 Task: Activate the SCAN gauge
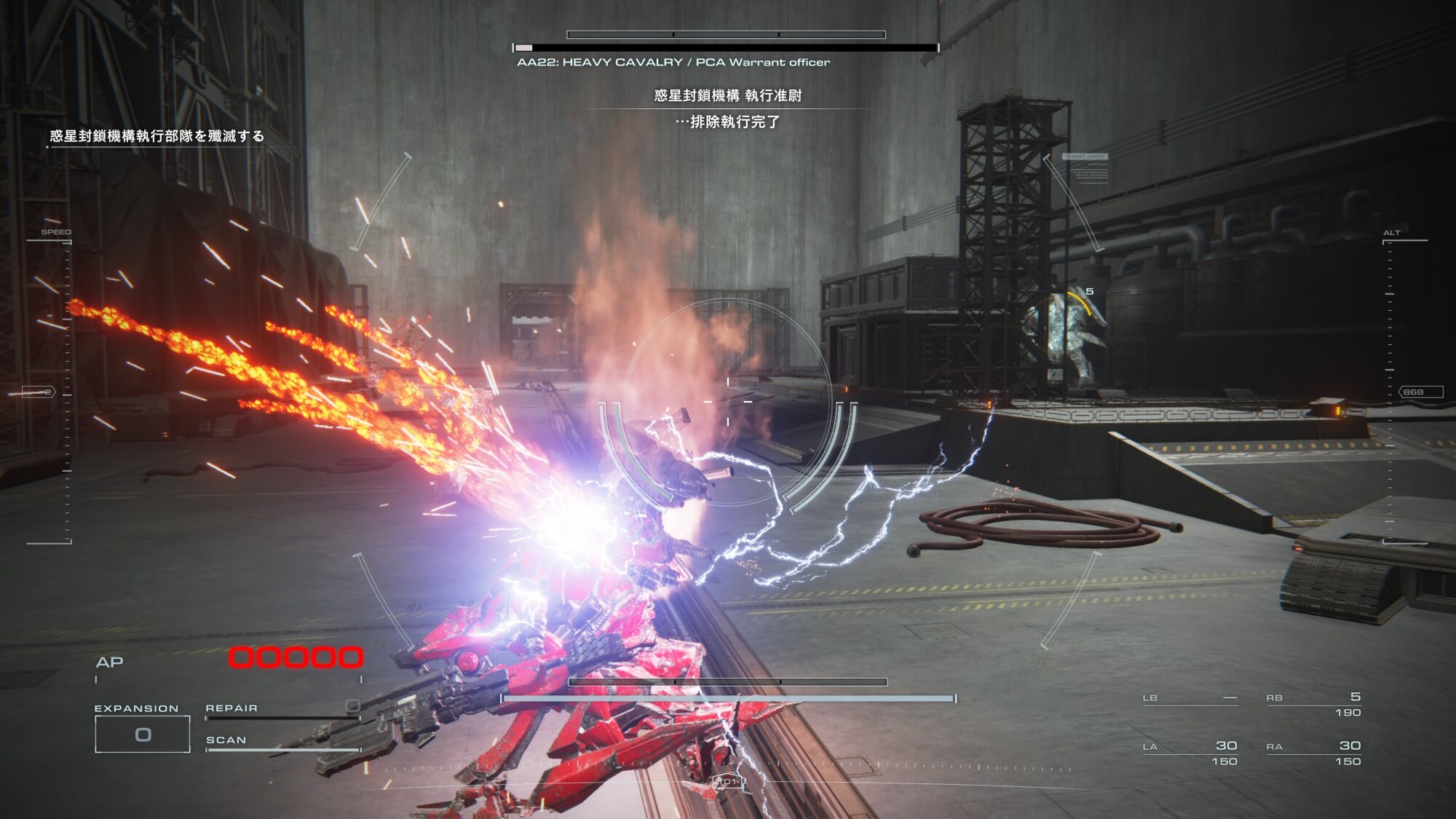point(282,745)
